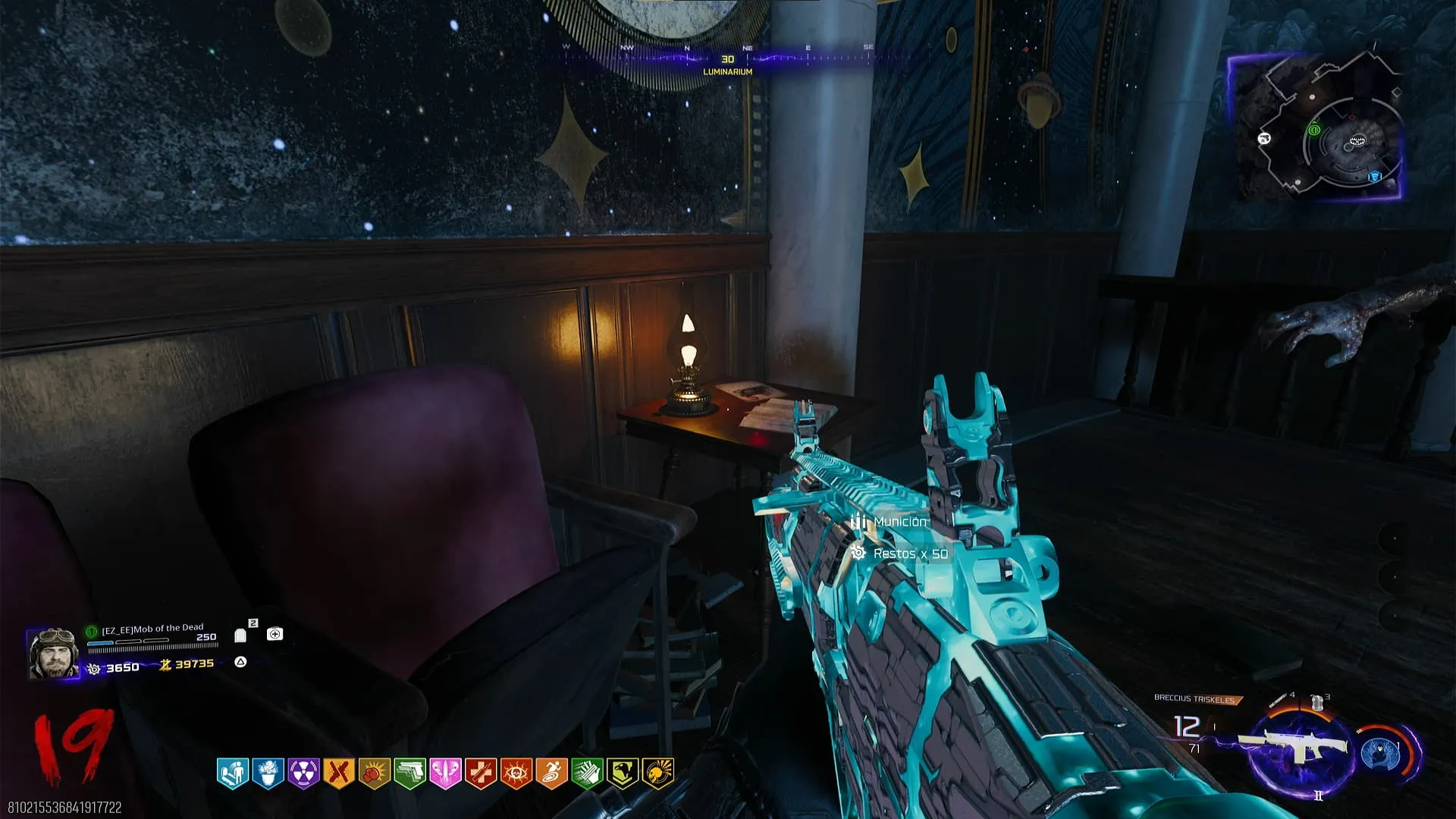Click the purple radiation symbol perk icon
1456x819 pixels.
click(303, 773)
